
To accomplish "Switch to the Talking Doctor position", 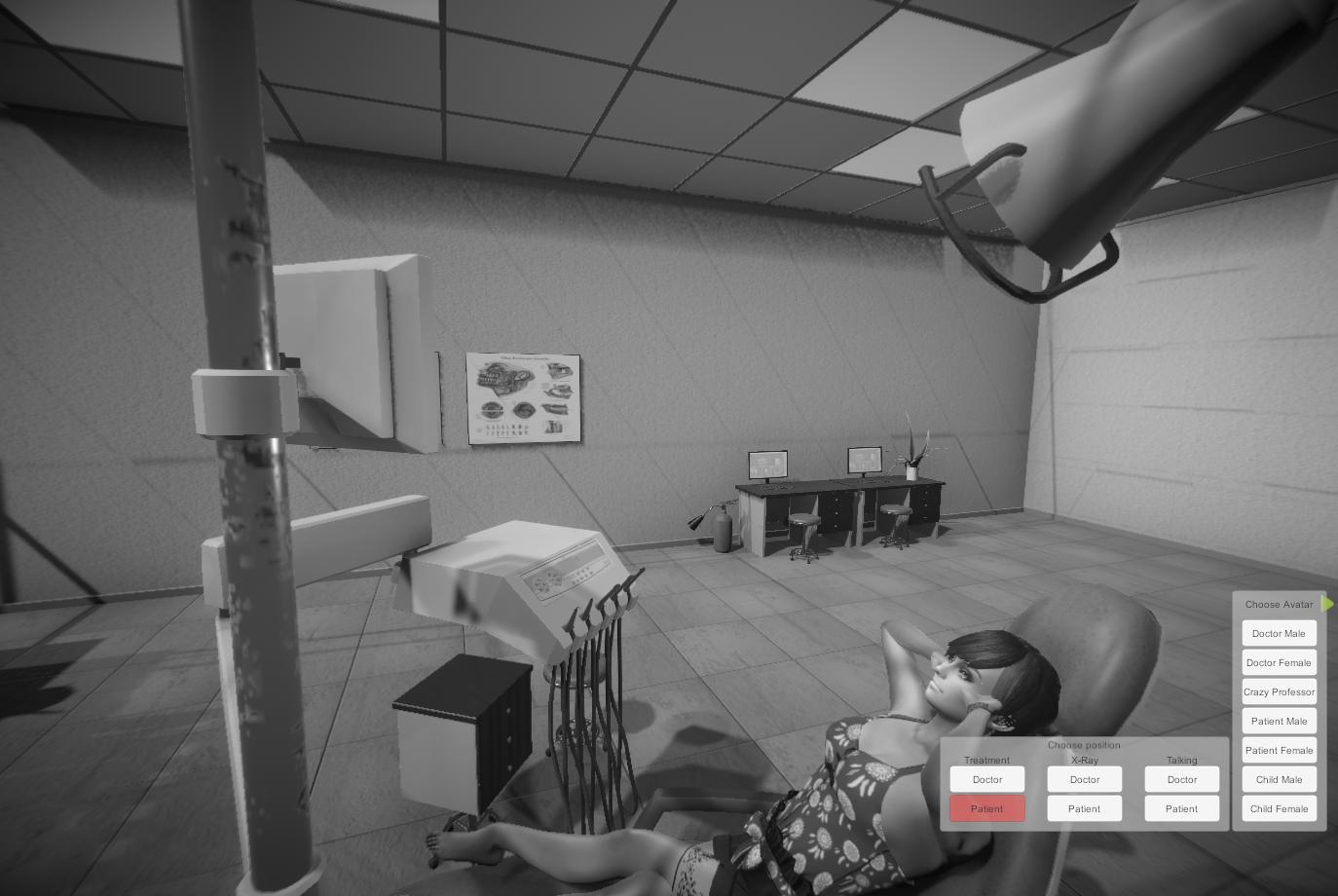I will (1182, 779).
